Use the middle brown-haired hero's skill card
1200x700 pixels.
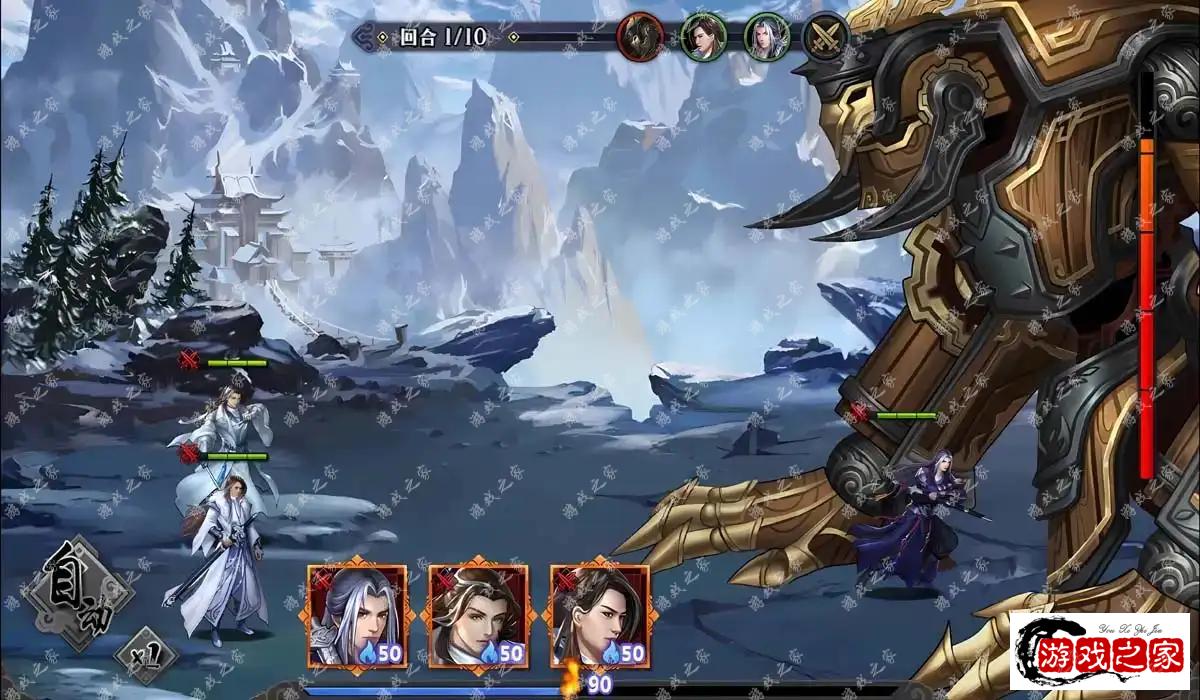point(478,616)
